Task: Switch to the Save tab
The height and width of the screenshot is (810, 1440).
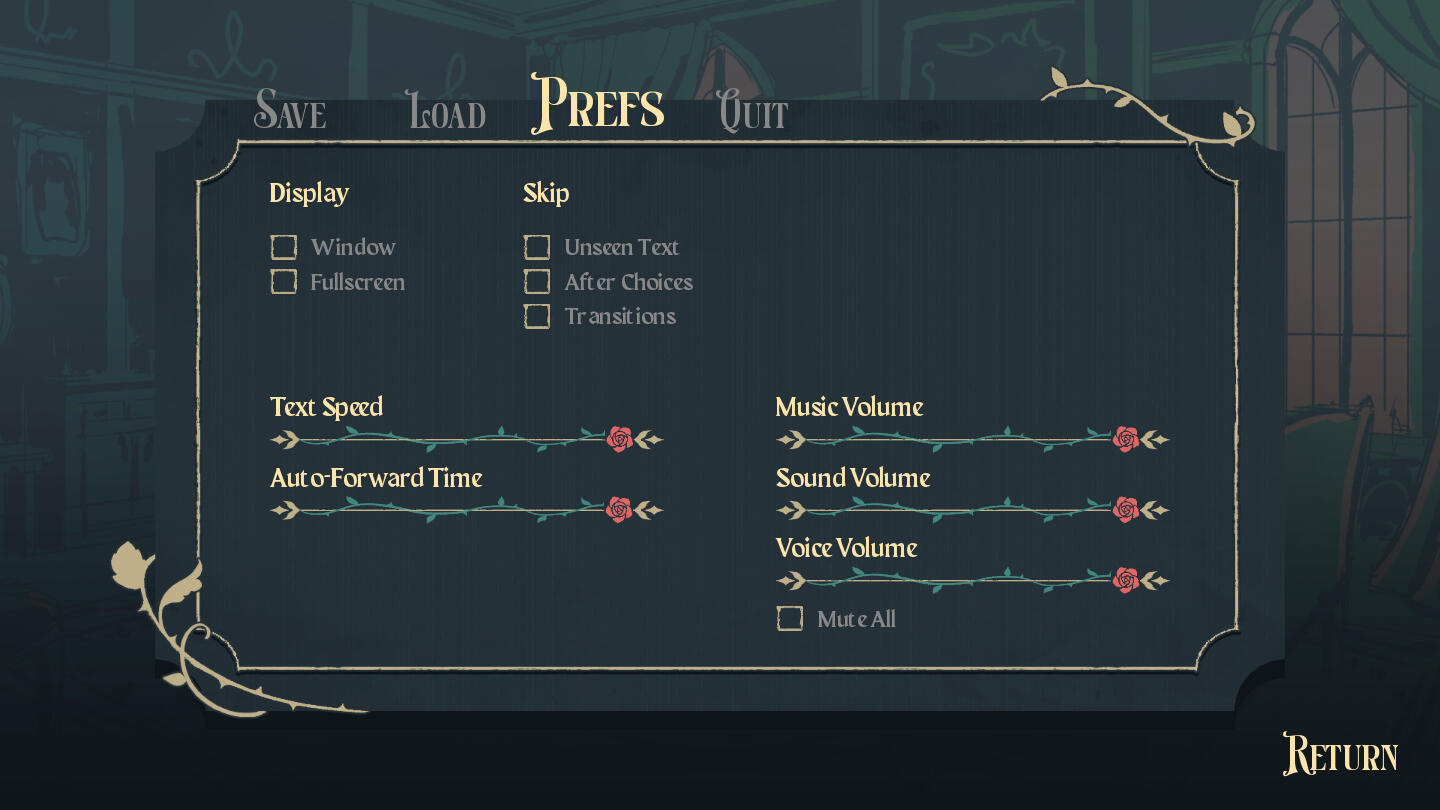Action: [x=290, y=110]
